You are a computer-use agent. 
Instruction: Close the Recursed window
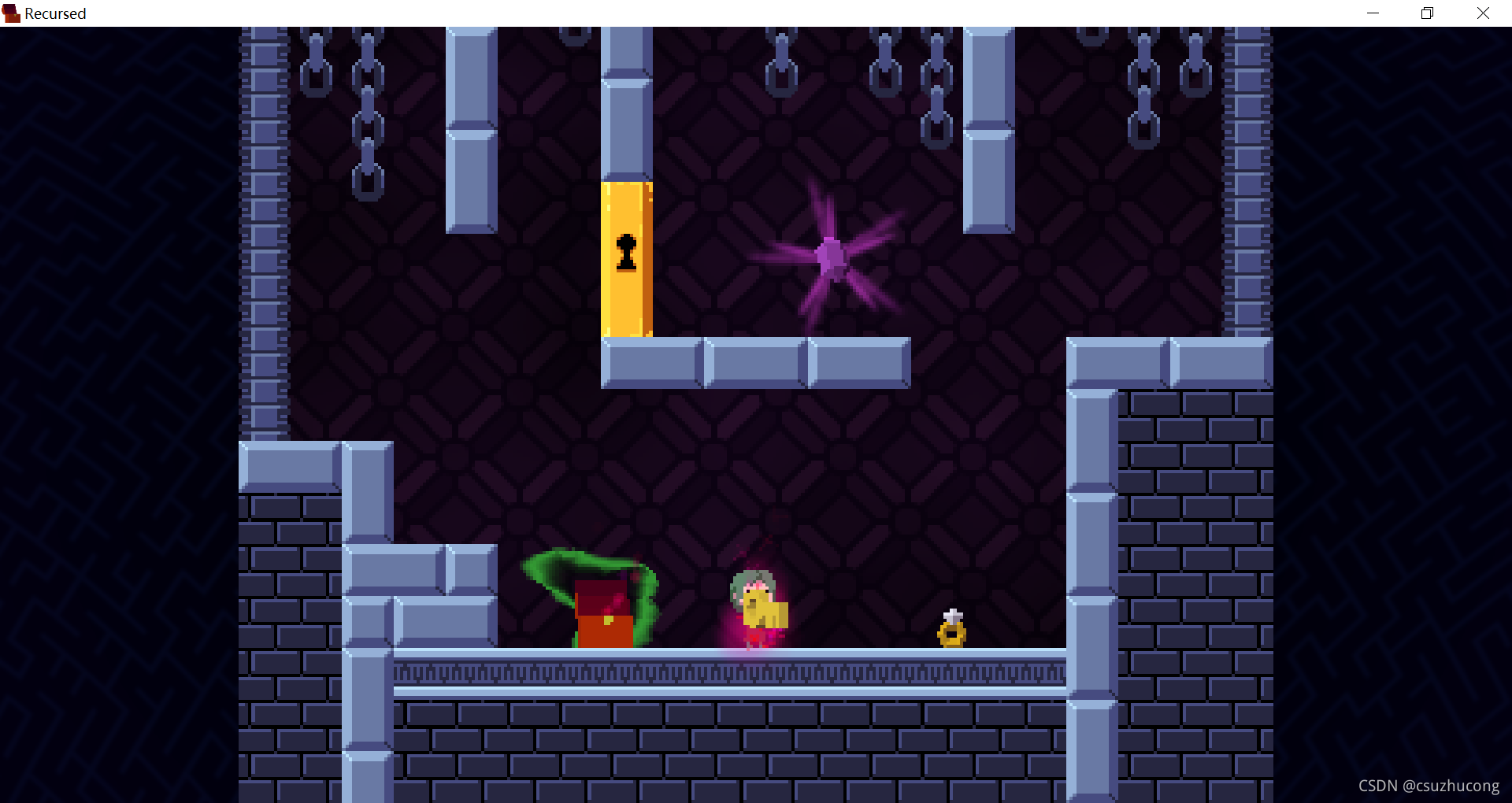(x=1483, y=13)
